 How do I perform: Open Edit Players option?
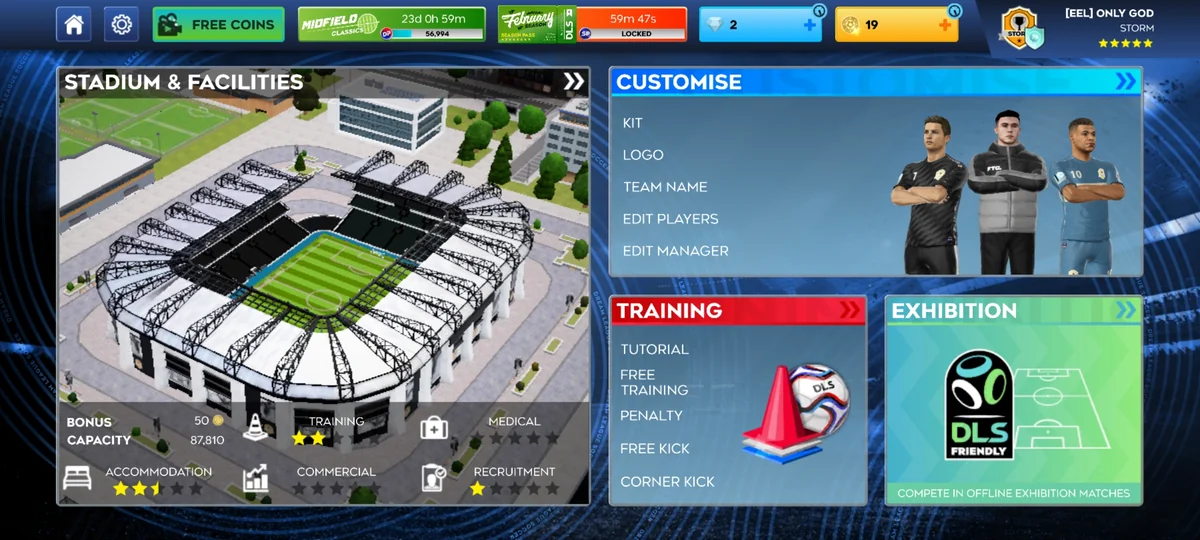pos(670,219)
